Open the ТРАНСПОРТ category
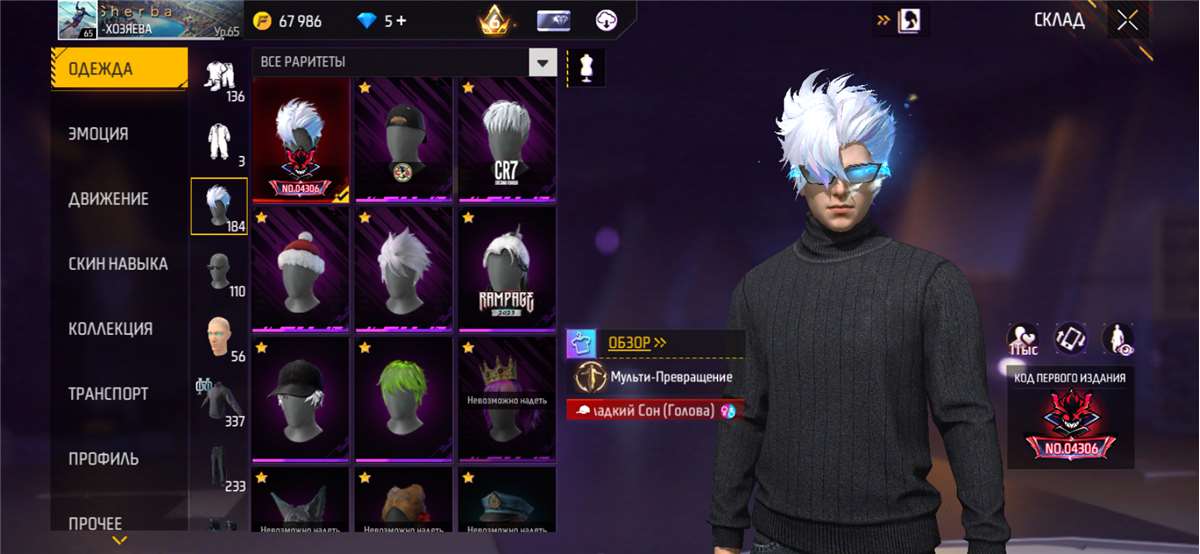Viewport: 1200px width, 554px height. [x=108, y=394]
